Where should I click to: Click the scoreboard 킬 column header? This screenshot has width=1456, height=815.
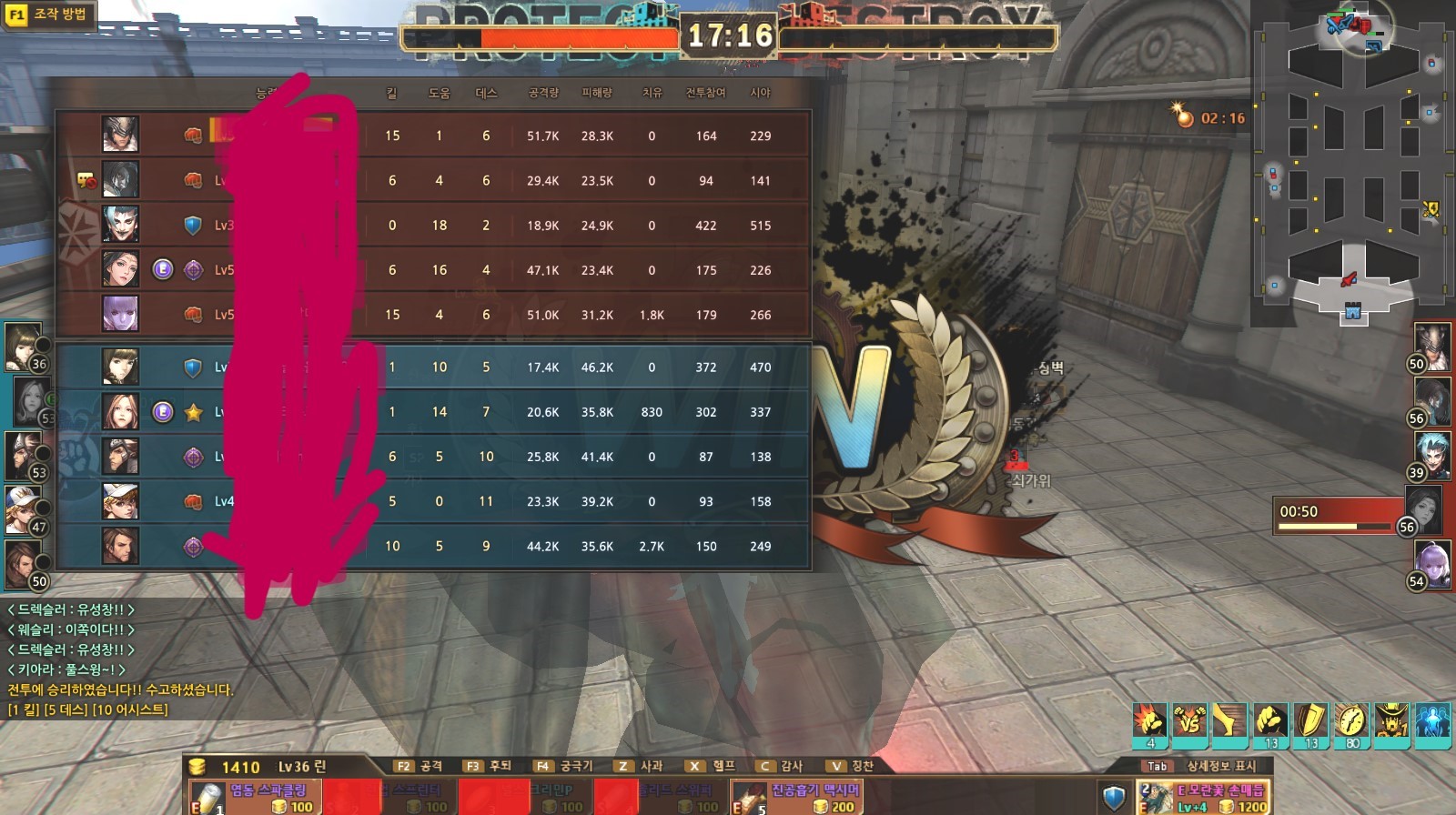(x=391, y=93)
